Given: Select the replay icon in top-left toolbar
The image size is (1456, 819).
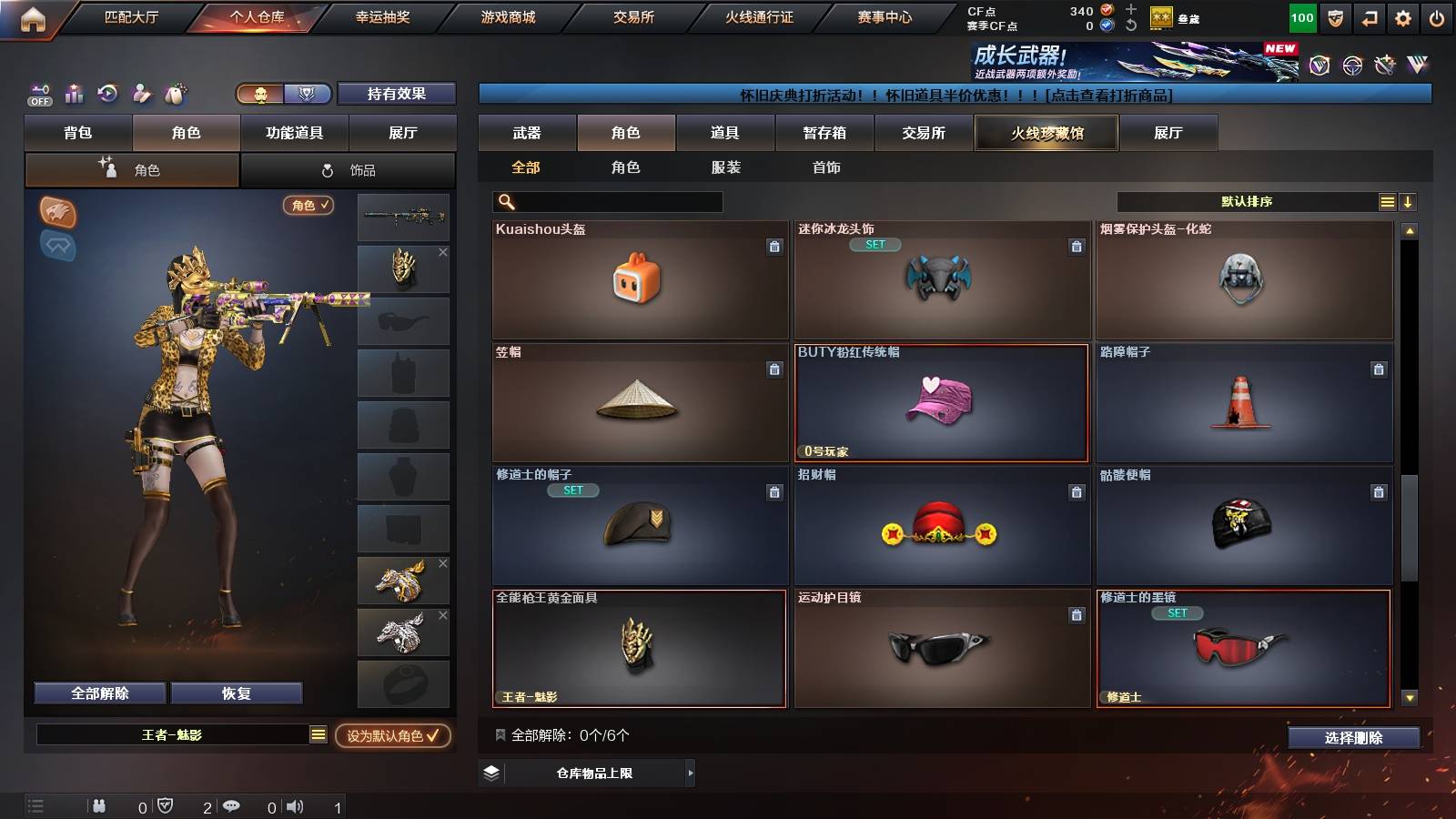Looking at the screenshot, I should click(x=107, y=93).
